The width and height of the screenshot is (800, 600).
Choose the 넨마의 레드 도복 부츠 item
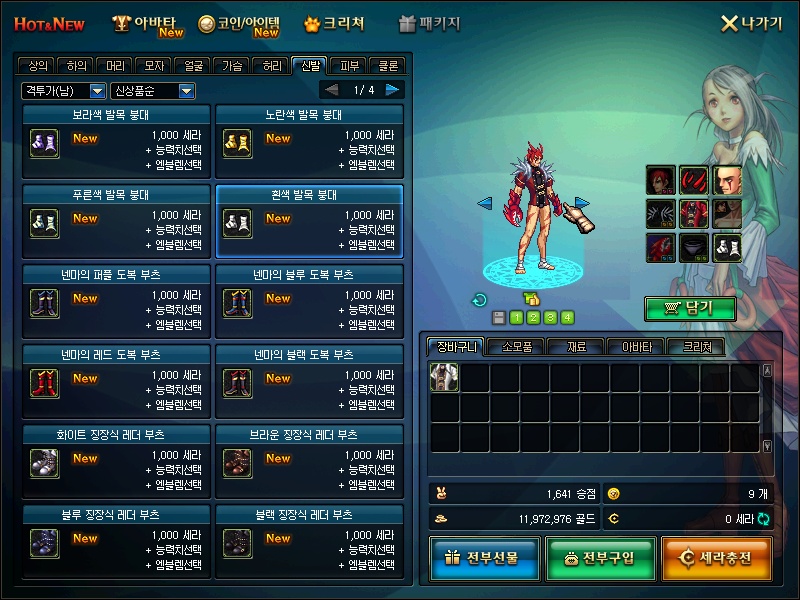point(116,380)
